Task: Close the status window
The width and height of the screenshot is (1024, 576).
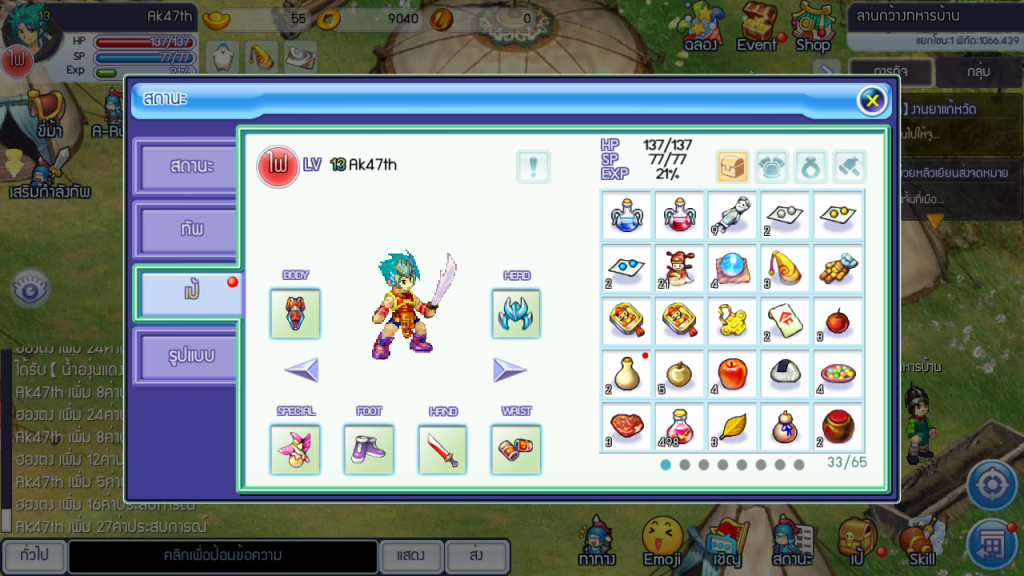Action: click(x=872, y=100)
